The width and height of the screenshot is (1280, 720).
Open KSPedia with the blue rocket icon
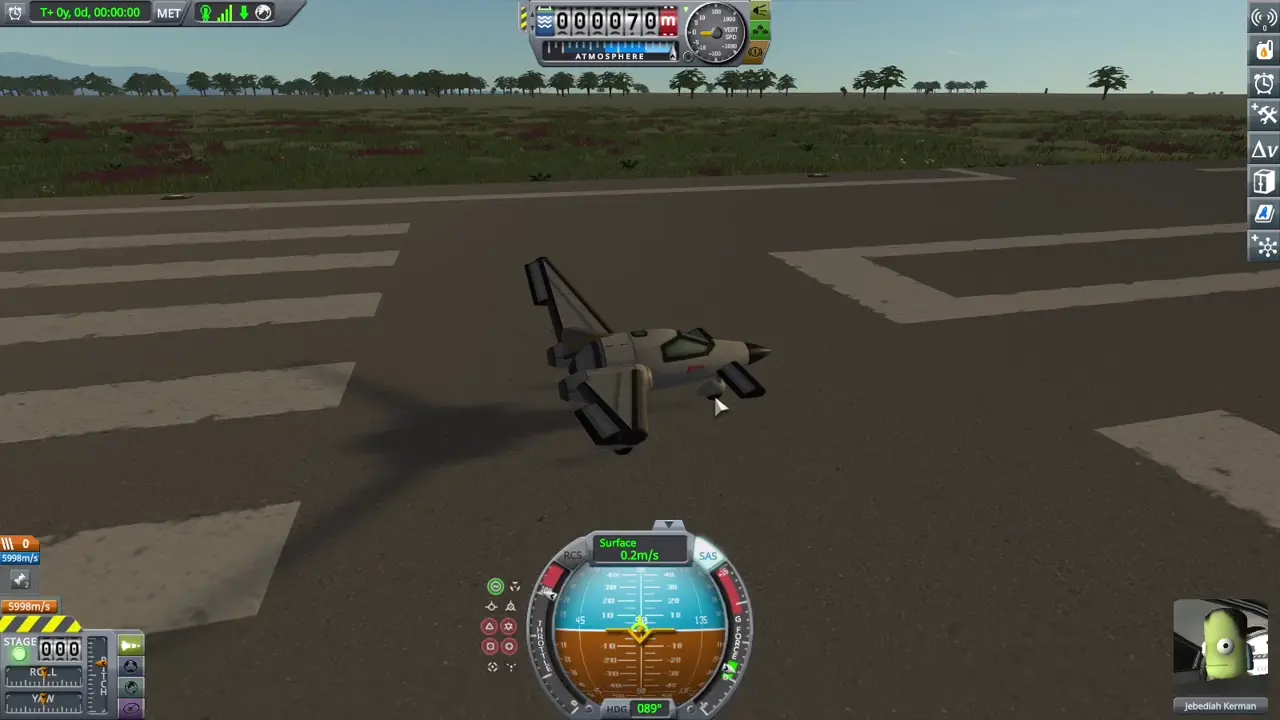pyautogui.click(x=1263, y=214)
